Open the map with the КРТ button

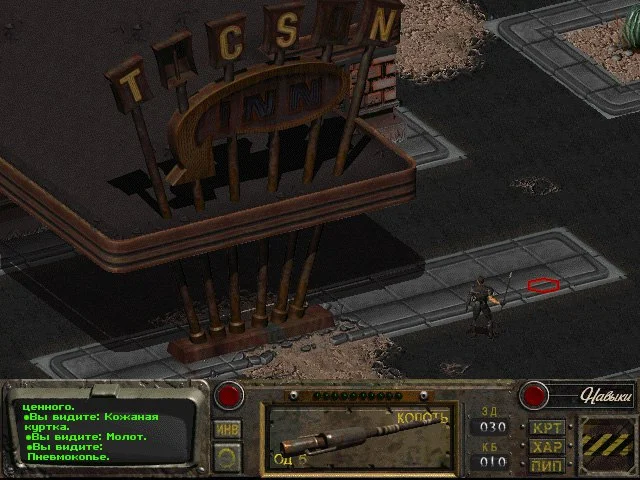pos(547,428)
